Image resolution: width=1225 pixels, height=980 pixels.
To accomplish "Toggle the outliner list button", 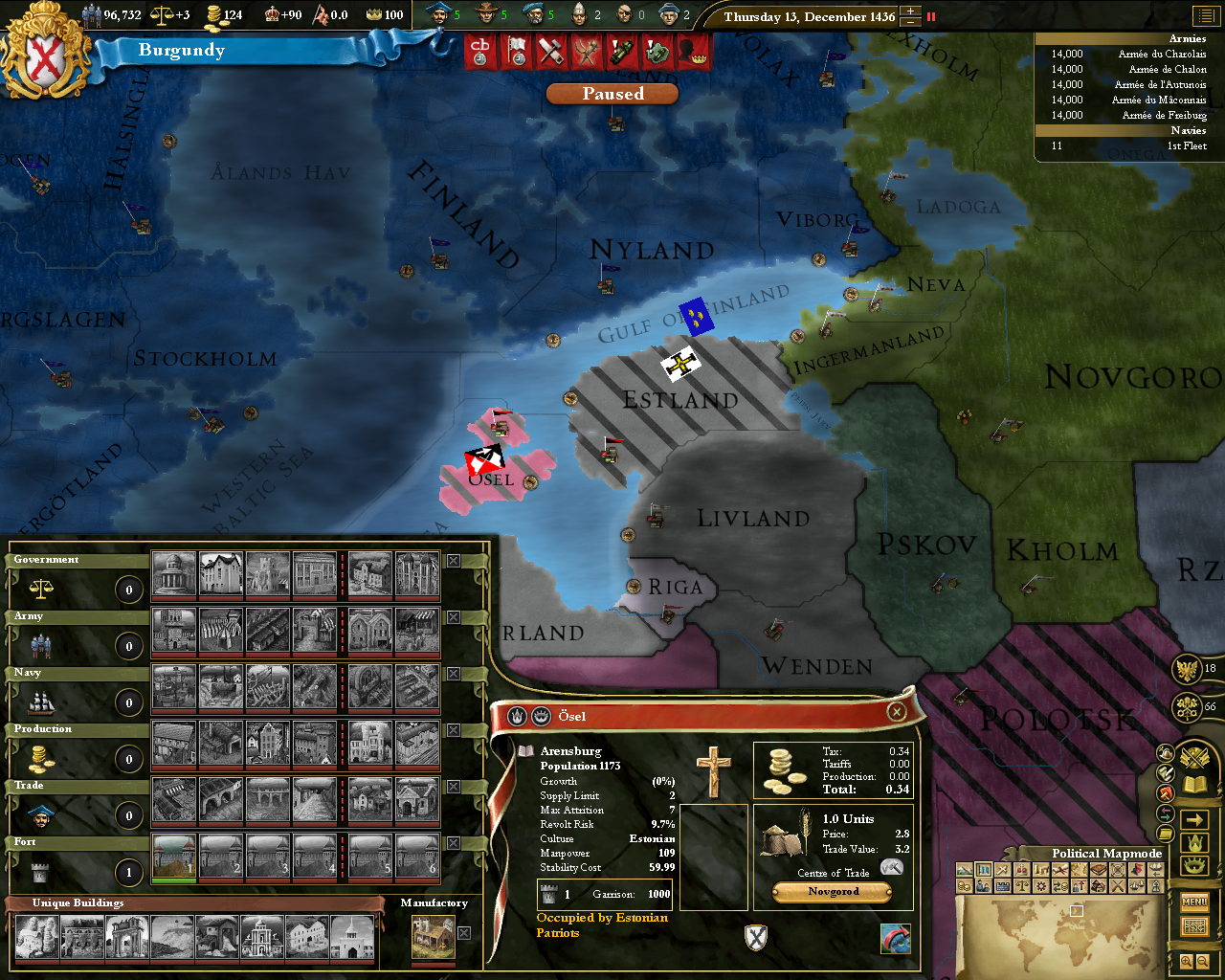I will [1203, 15].
